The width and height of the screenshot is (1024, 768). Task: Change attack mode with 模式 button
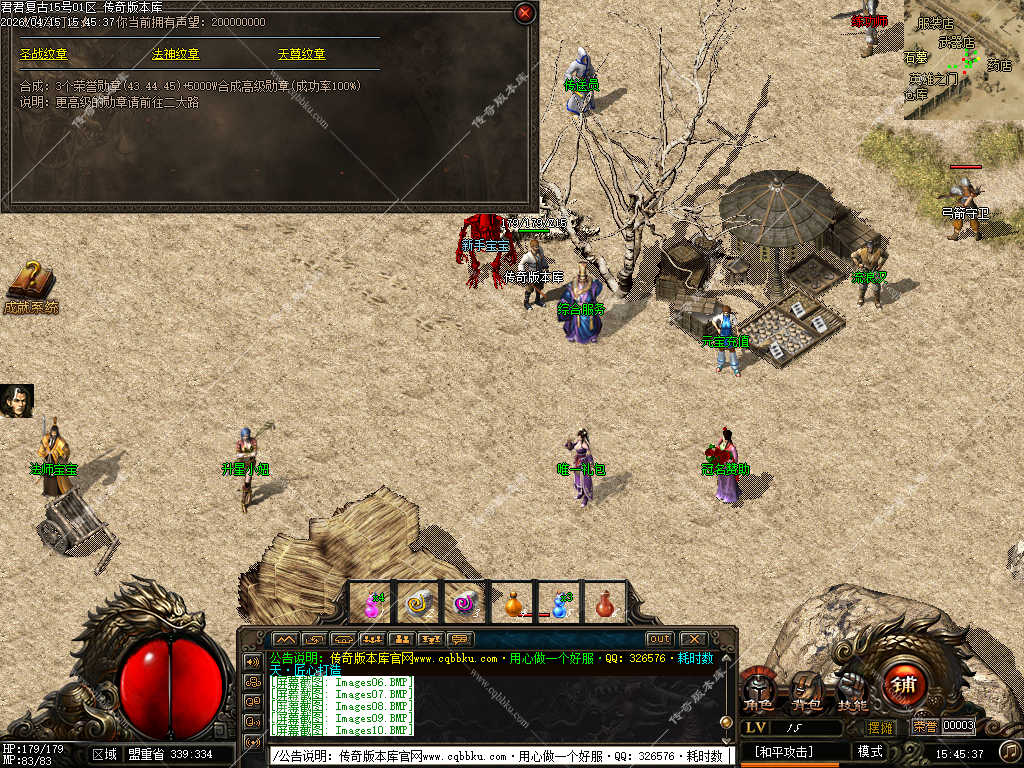coord(870,751)
